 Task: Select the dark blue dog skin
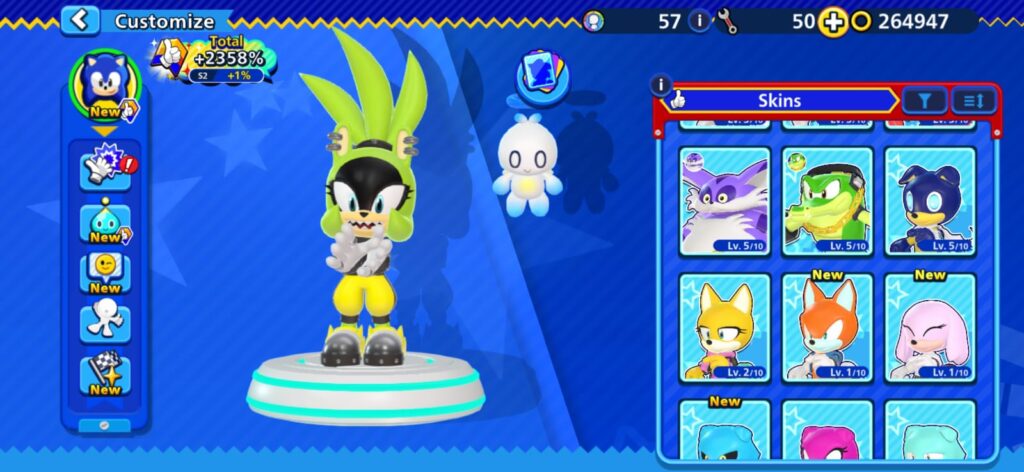930,202
